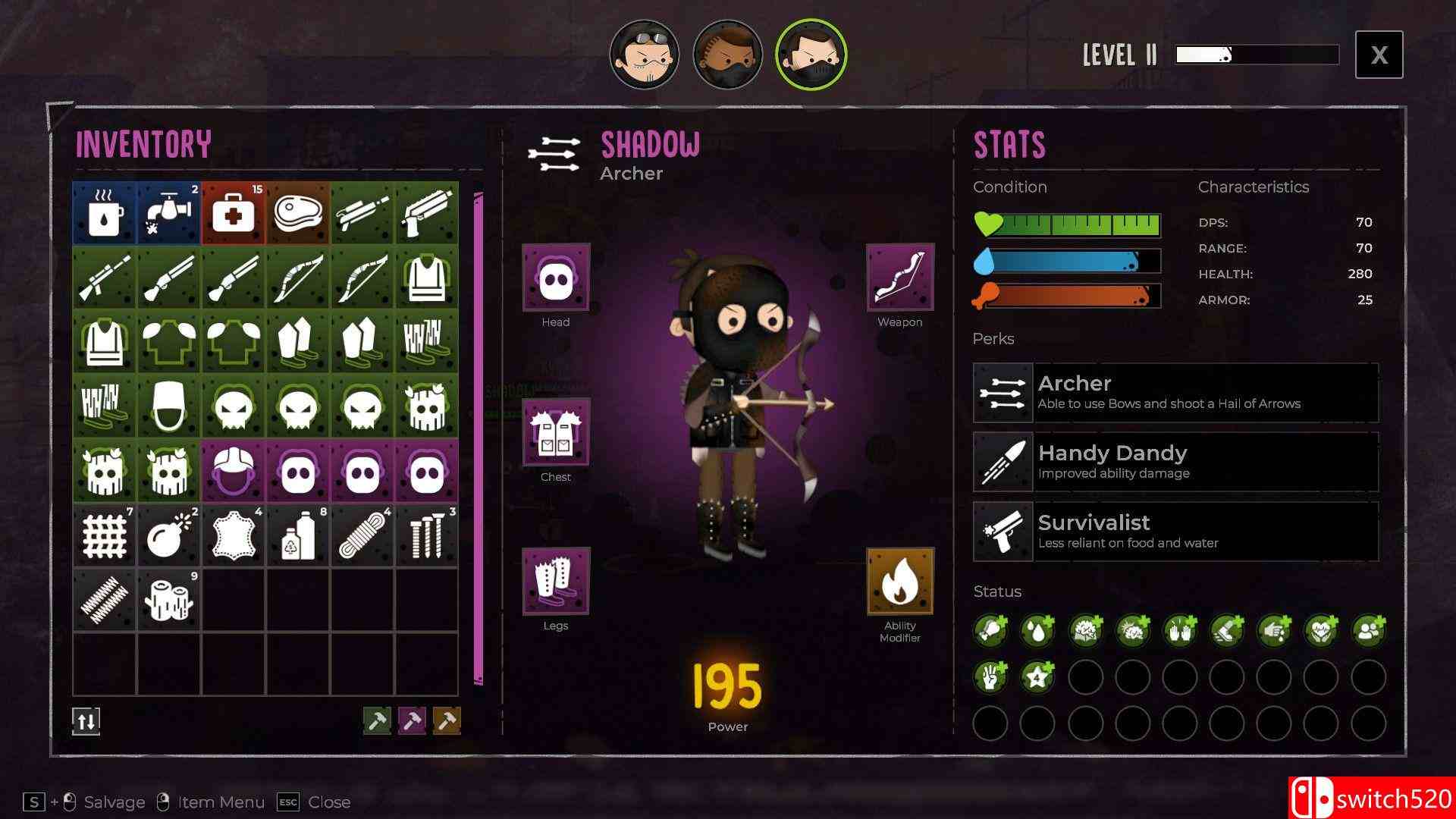Image resolution: width=1456 pixels, height=819 pixels.
Task: Click the shotgun inventory item
Action: coord(168,277)
